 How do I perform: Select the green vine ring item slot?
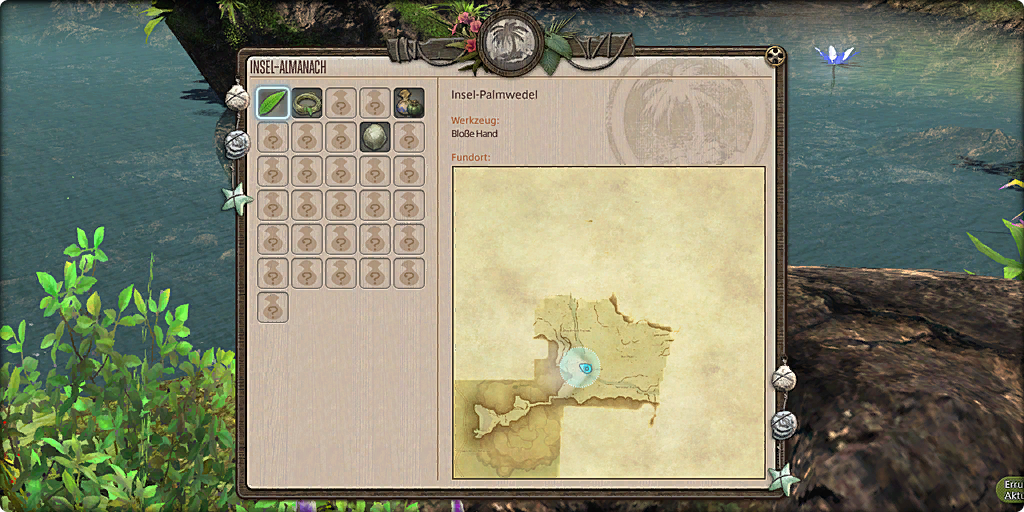pos(307,102)
